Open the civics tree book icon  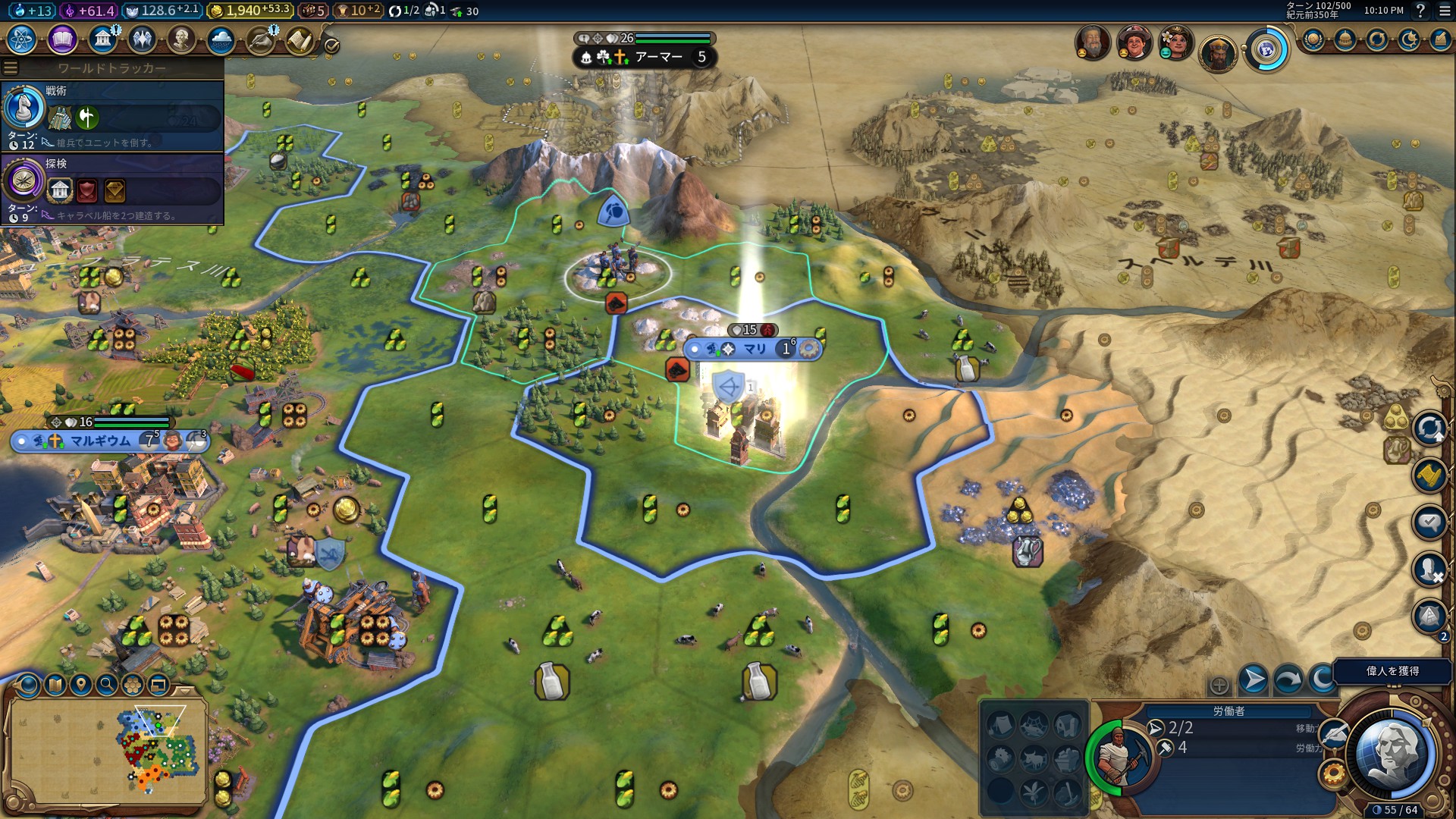point(62,39)
